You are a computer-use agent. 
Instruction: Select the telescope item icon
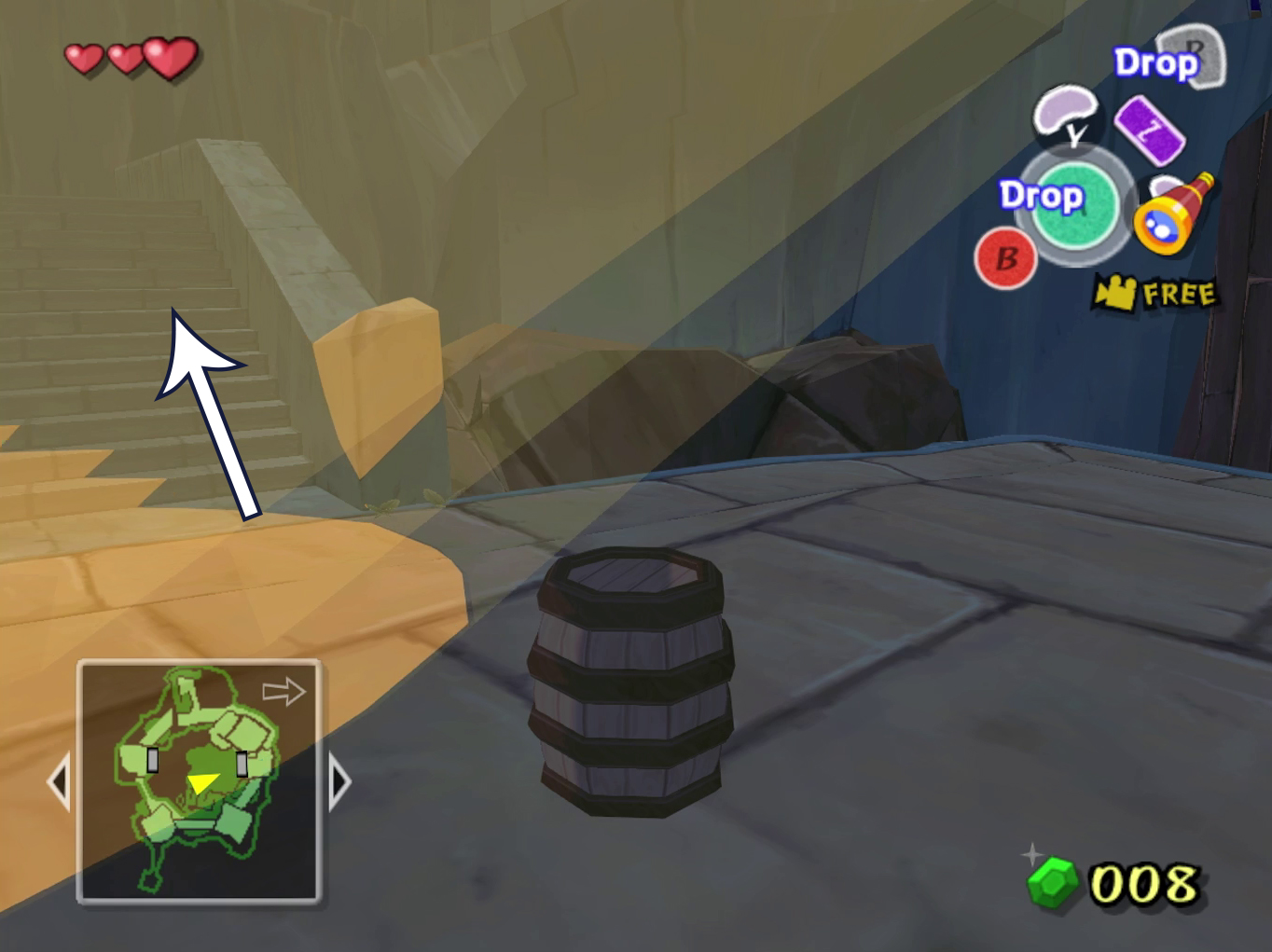click(1172, 213)
